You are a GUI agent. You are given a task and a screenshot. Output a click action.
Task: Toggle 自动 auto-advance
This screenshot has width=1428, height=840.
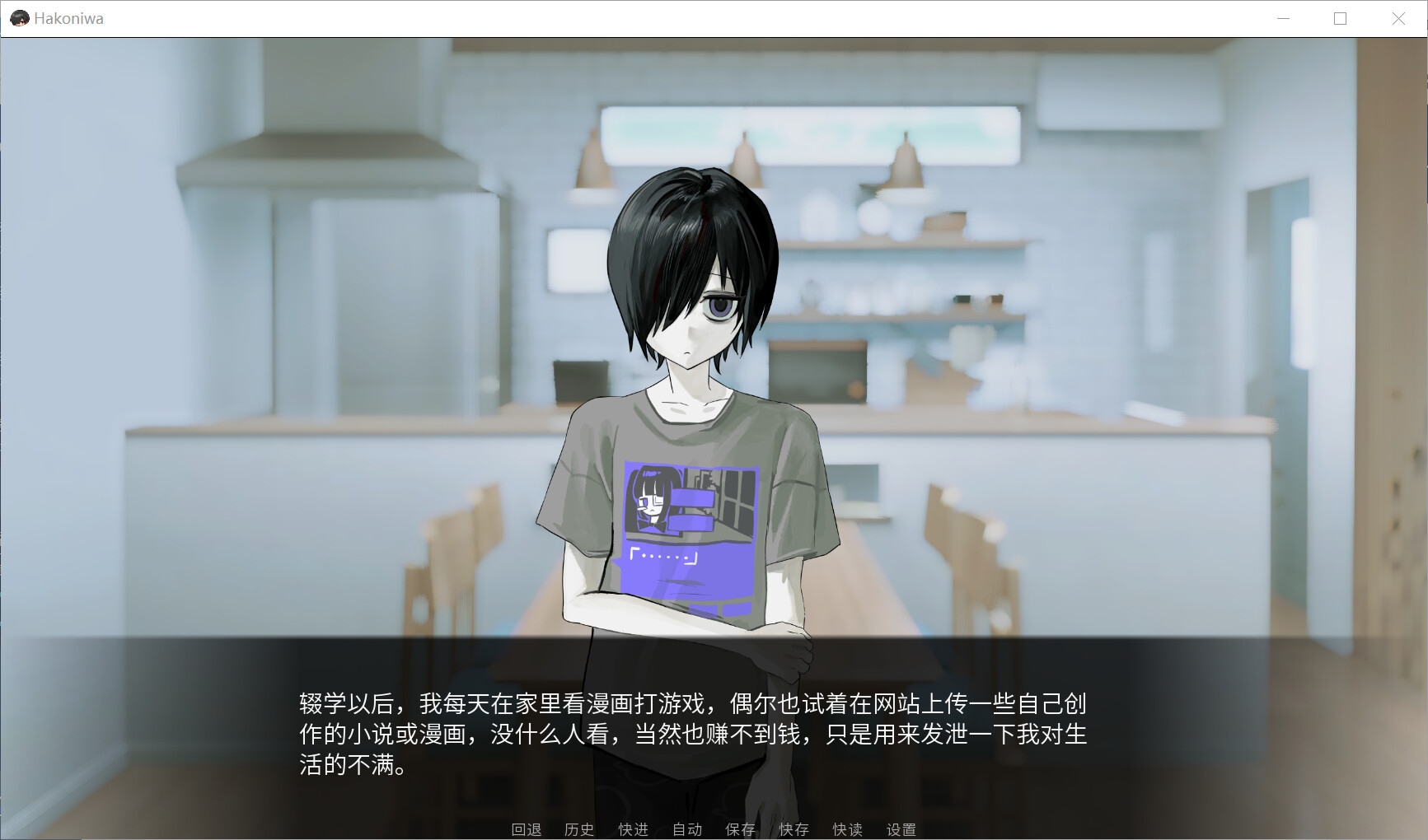coord(686,829)
